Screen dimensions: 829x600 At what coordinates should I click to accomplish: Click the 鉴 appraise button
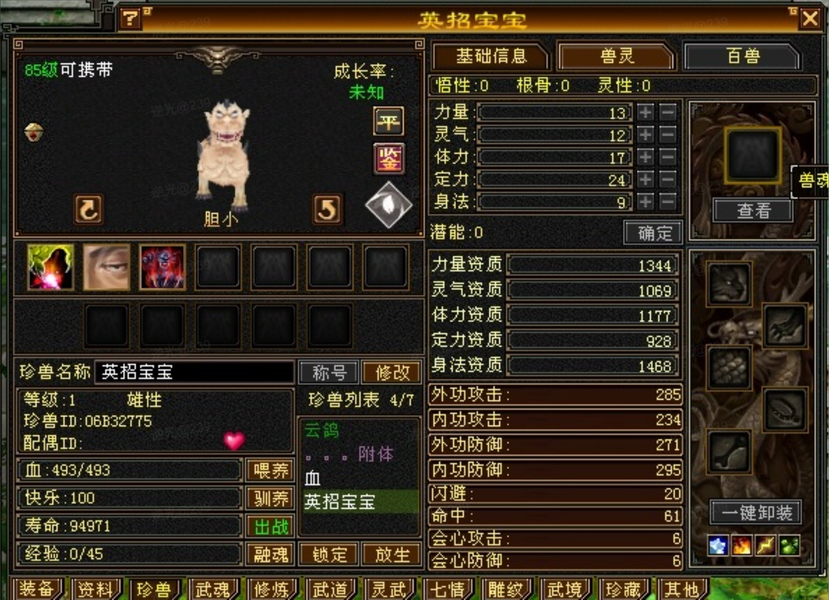[x=388, y=157]
